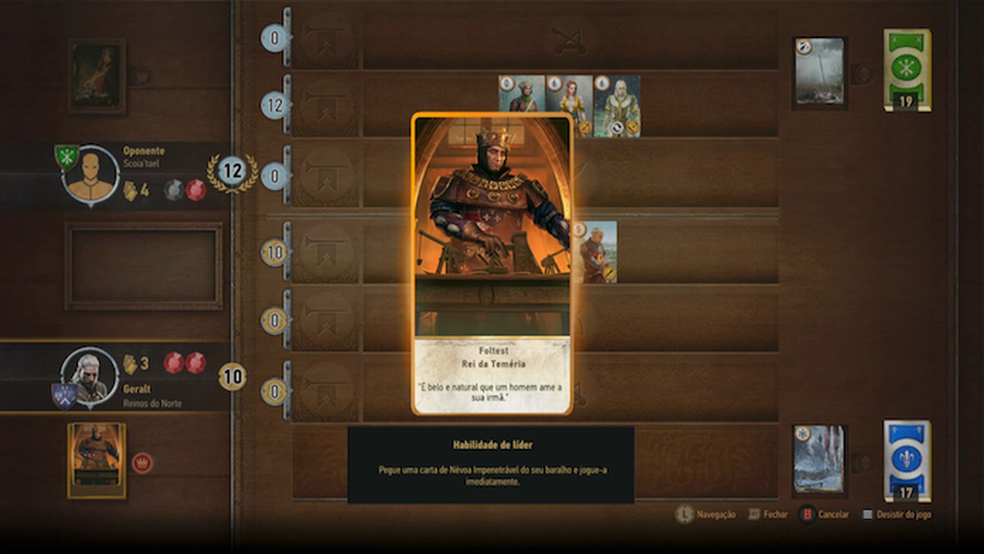Click Geralt's Foltest leader card thumbnail
Screen dimensions: 984x554
coord(97,460)
